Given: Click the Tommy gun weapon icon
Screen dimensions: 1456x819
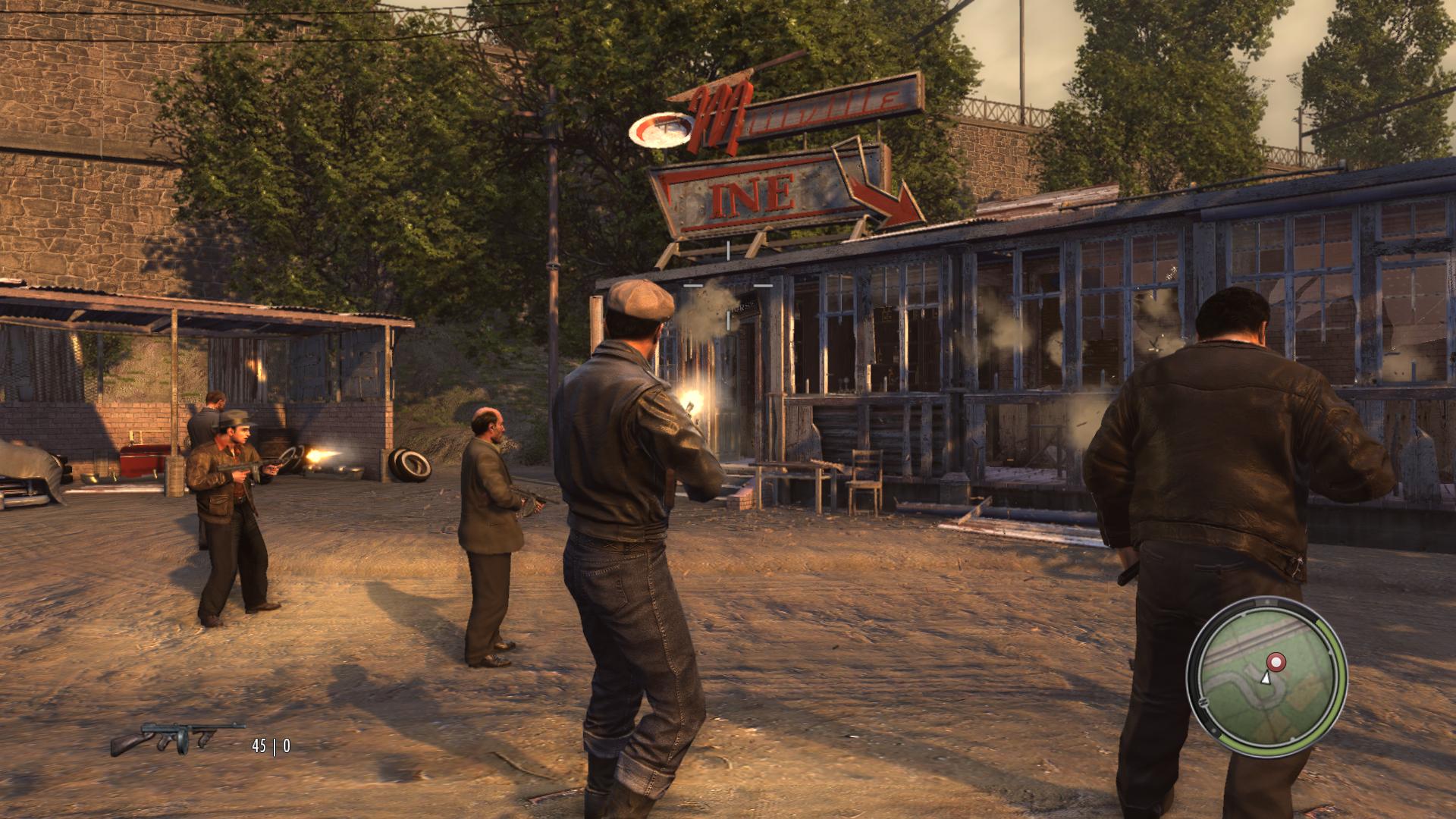Looking at the screenshot, I should pos(178,737).
